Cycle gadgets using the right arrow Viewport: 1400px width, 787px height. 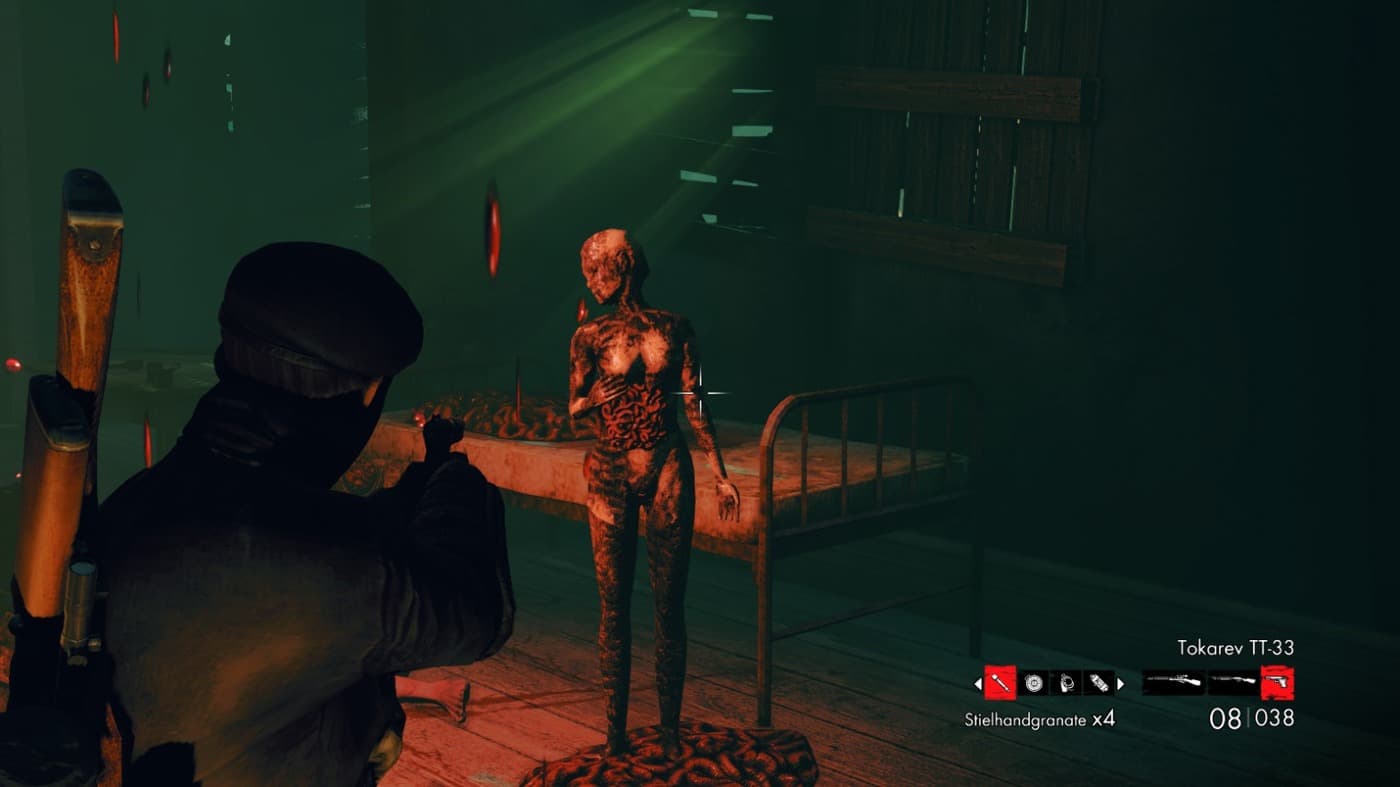click(1118, 683)
